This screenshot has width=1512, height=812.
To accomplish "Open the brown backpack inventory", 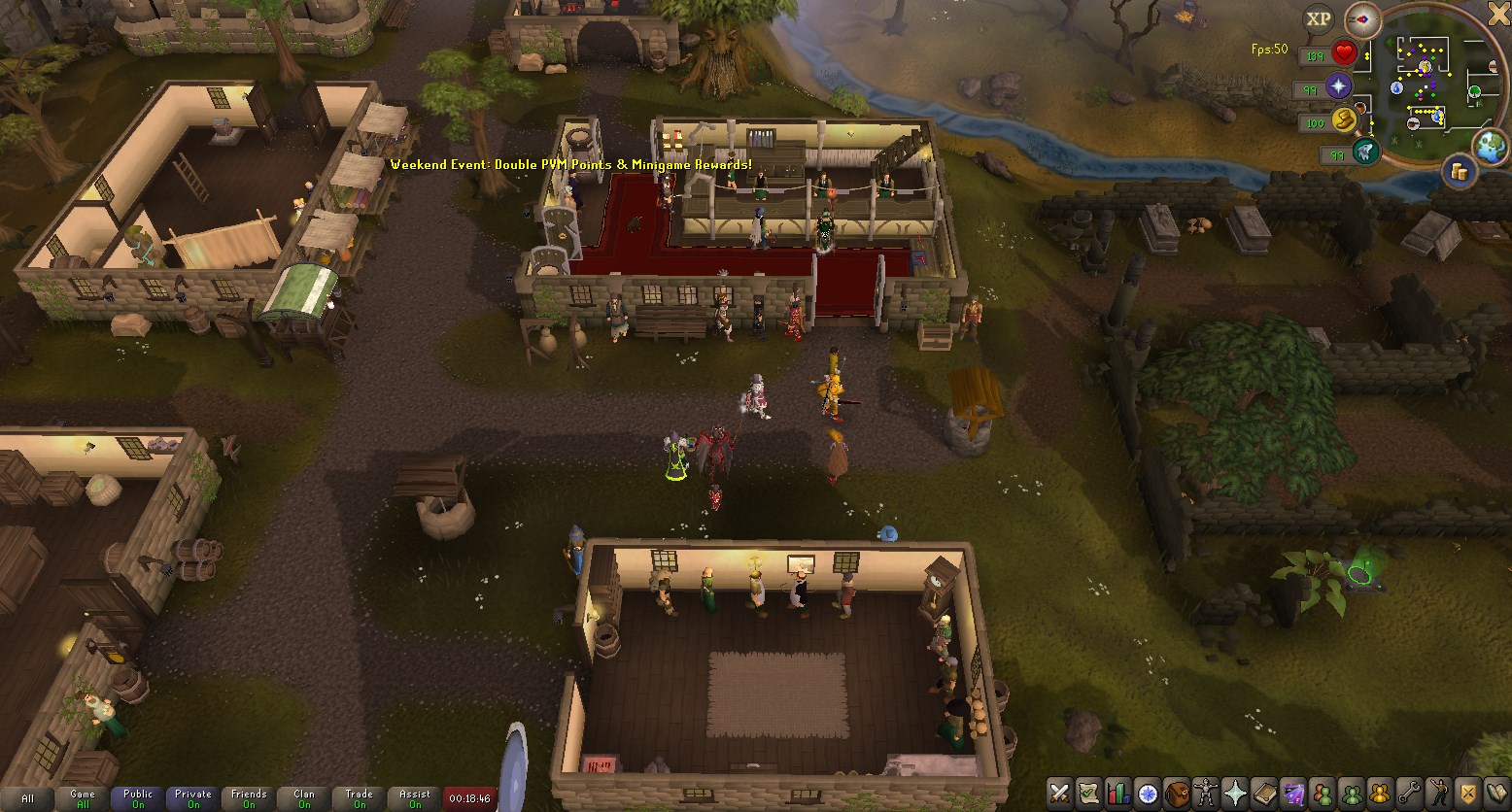I will click(x=1178, y=793).
